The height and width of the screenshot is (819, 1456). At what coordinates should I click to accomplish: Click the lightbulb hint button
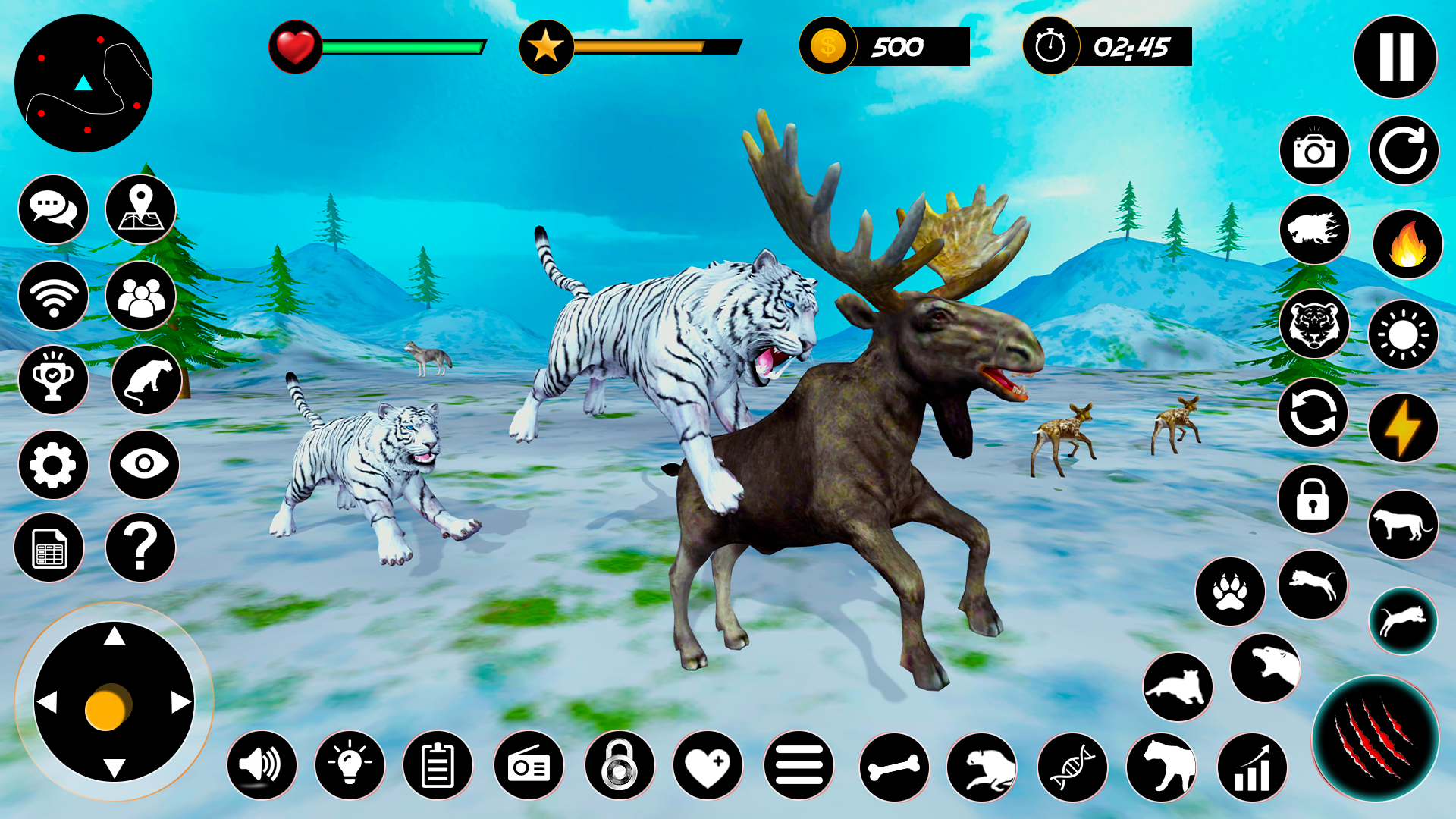350,766
